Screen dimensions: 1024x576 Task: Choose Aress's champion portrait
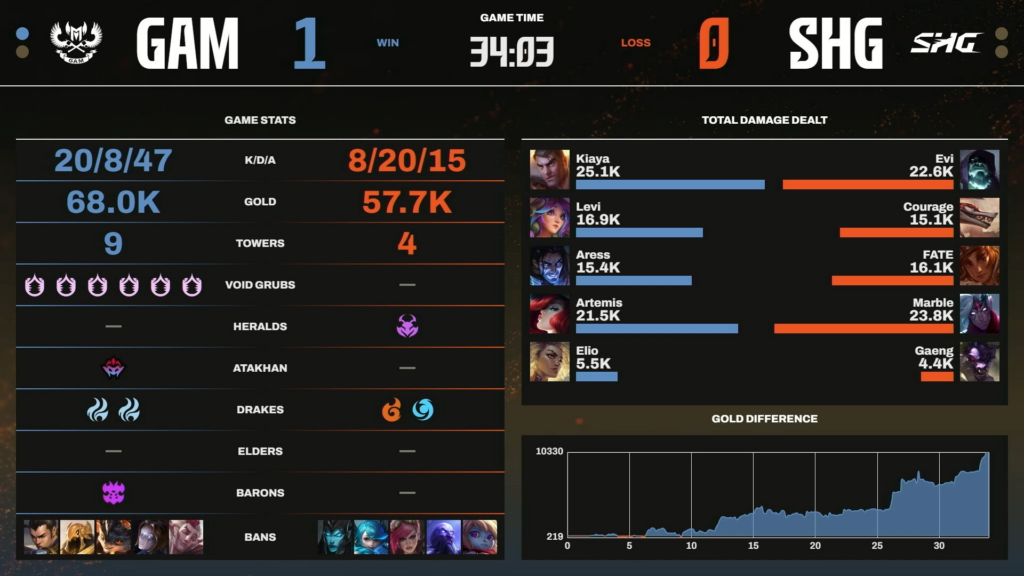click(550, 266)
